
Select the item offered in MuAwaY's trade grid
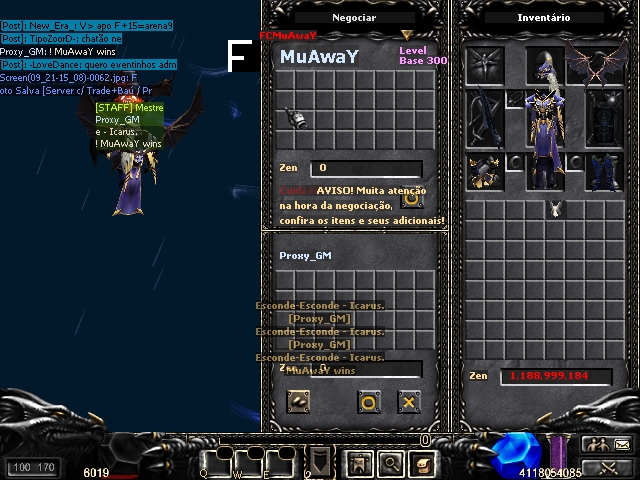click(297, 118)
